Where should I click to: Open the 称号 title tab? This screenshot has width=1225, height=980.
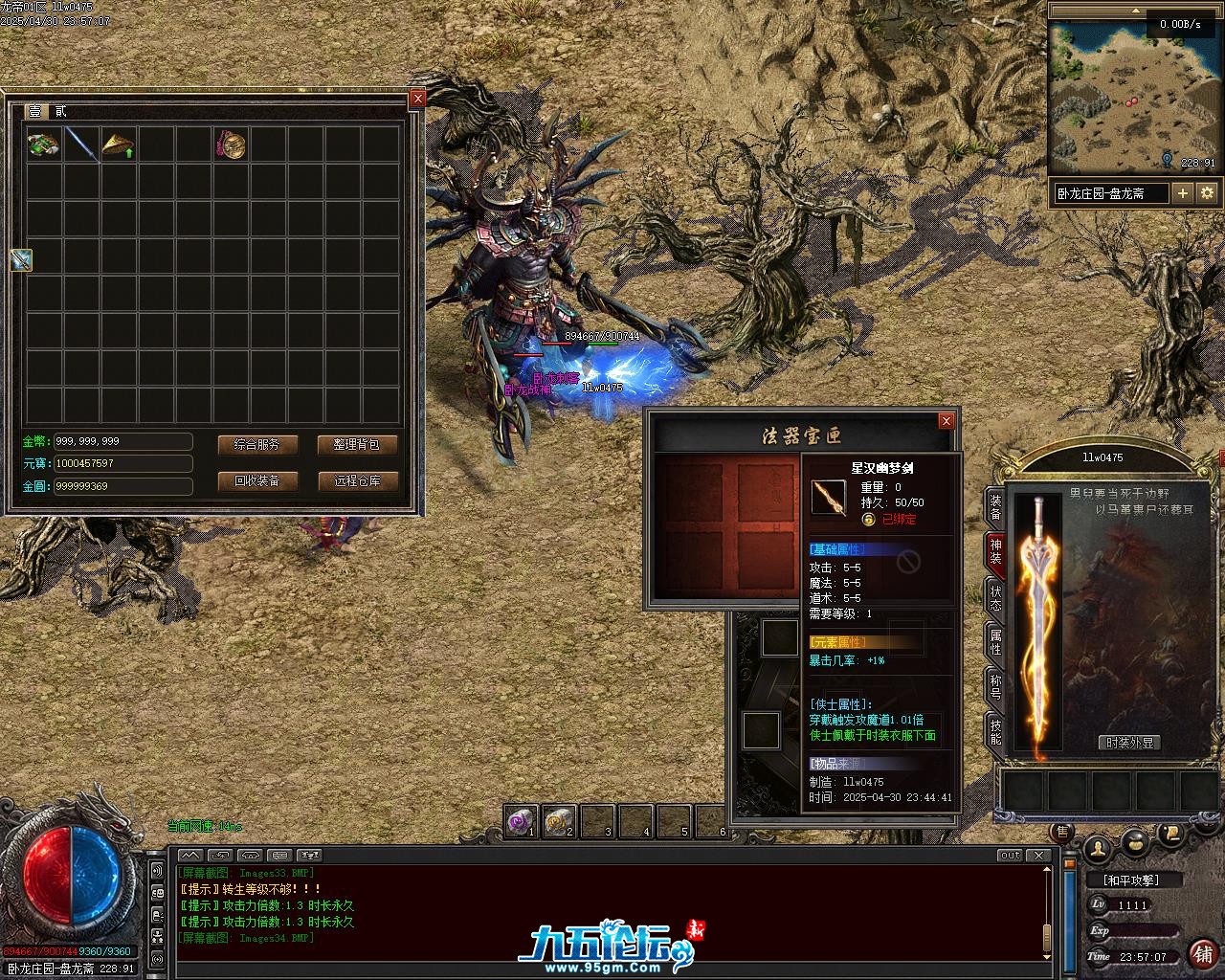point(995,687)
